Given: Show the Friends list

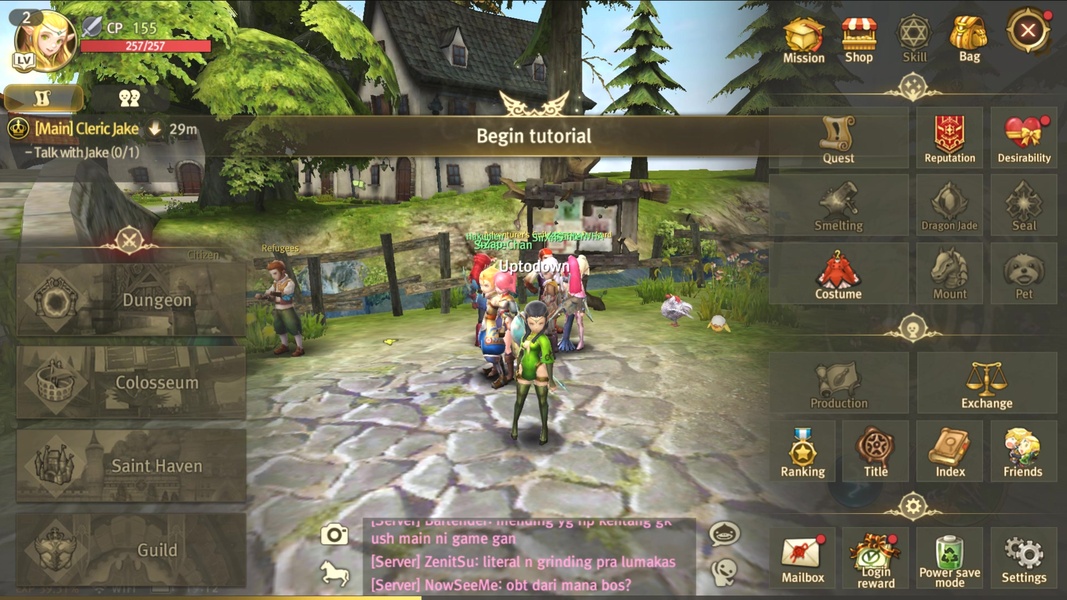Looking at the screenshot, I should [1023, 451].
